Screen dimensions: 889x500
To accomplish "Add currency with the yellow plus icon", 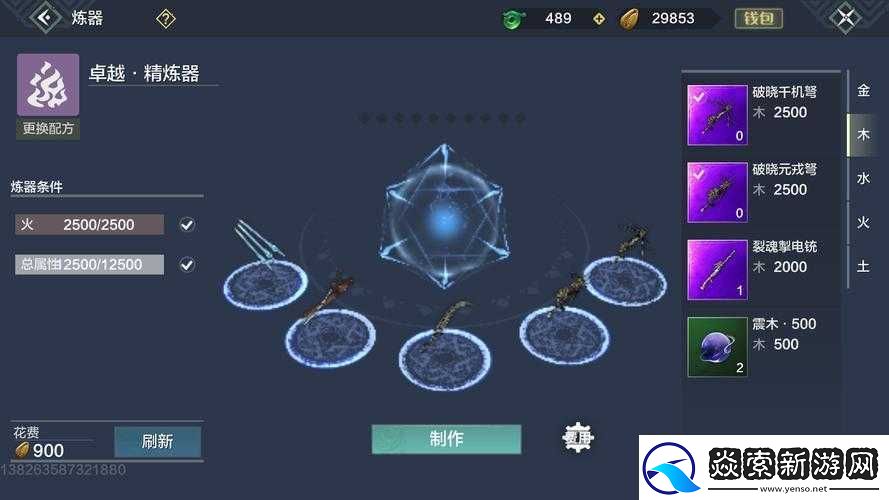I will click(x=599, y=18).
